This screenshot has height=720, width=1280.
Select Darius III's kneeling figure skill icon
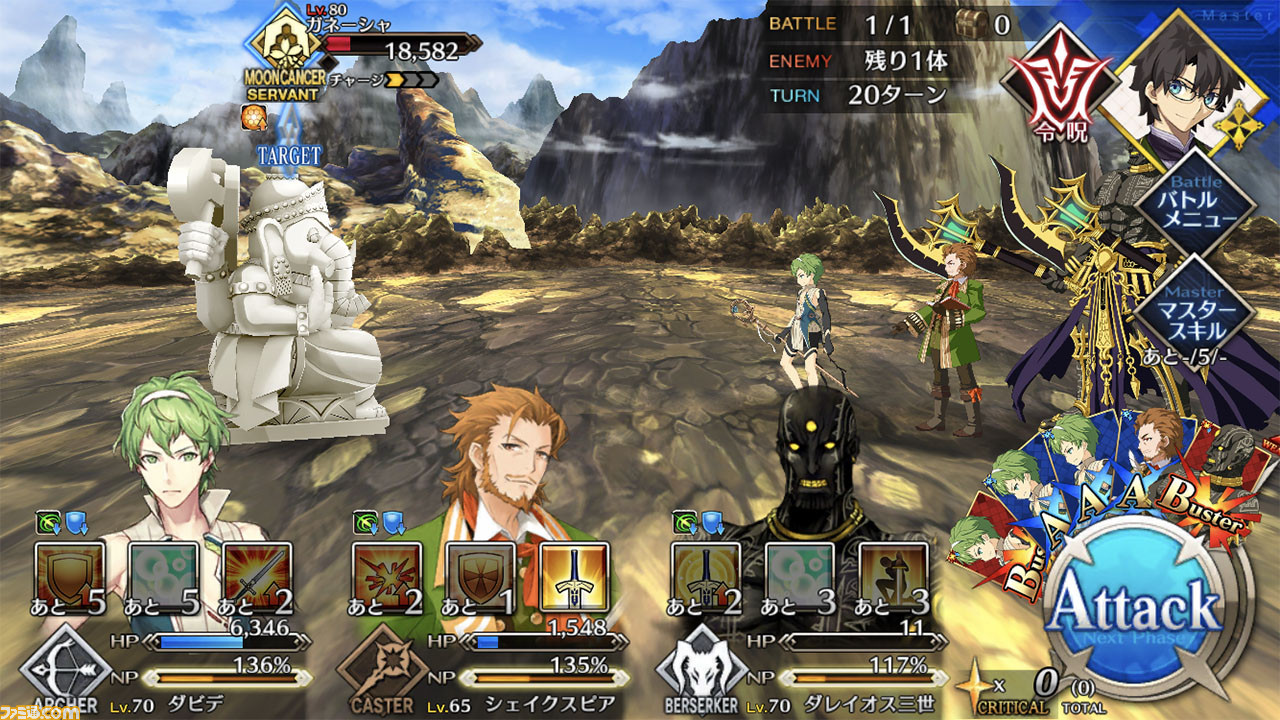(893, 577)
